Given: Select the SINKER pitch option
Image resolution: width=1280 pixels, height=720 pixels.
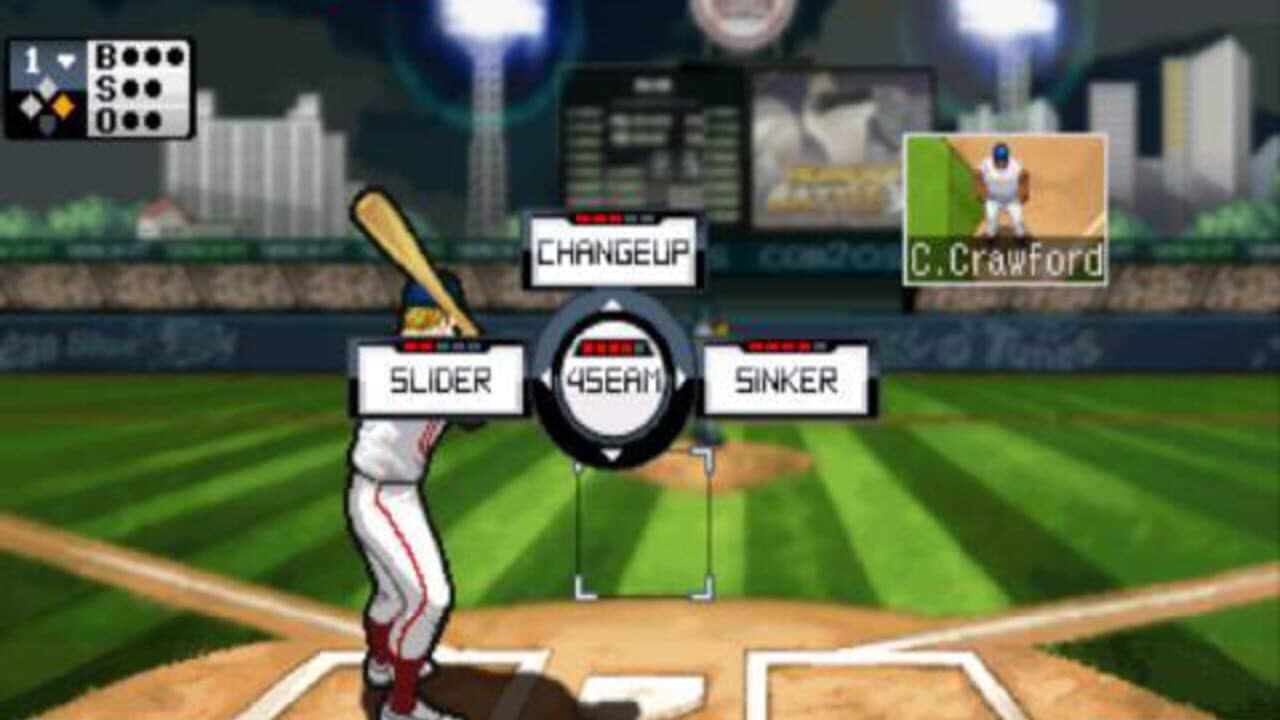Looking at the screenshot, I should 788,378.
